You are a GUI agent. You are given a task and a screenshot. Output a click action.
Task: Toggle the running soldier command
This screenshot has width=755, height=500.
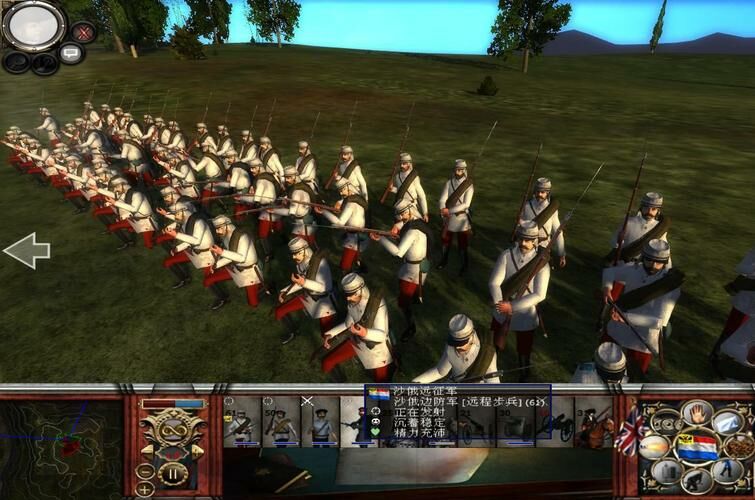[x=729, y=471]
